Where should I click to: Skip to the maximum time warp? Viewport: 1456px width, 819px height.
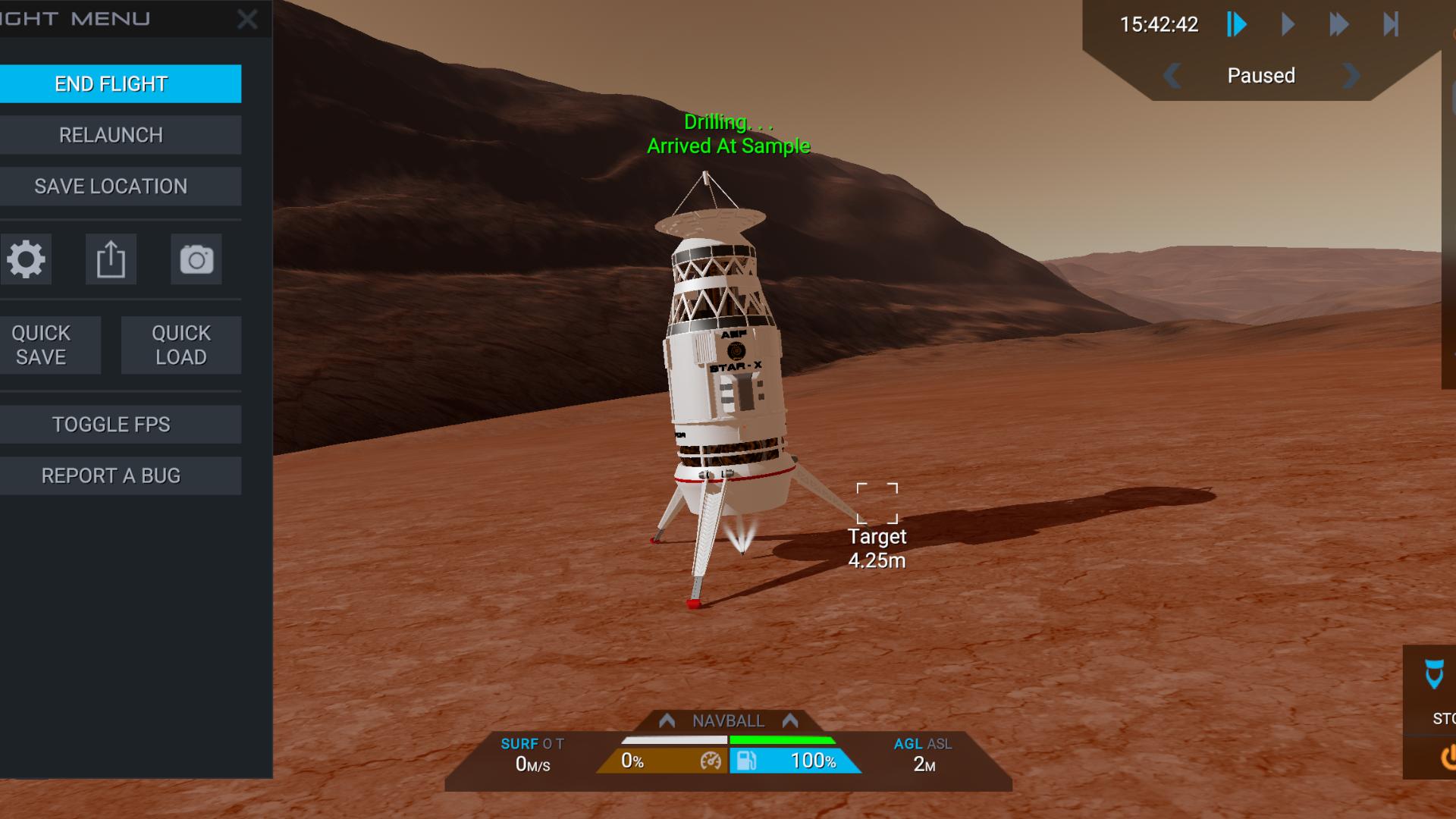(x=1390, y=25)
